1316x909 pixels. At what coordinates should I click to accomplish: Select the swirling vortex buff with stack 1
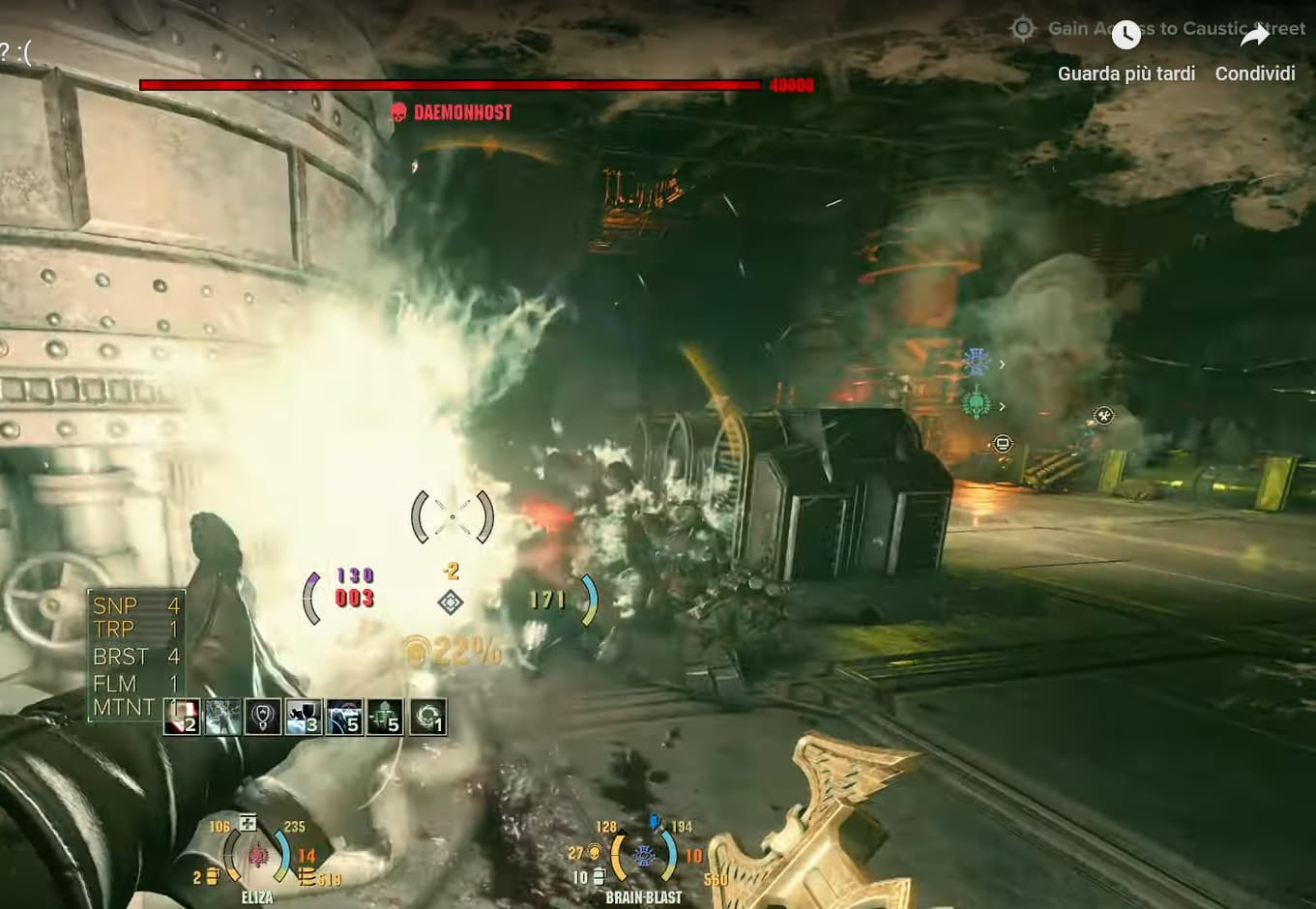(x=426, y=718)
